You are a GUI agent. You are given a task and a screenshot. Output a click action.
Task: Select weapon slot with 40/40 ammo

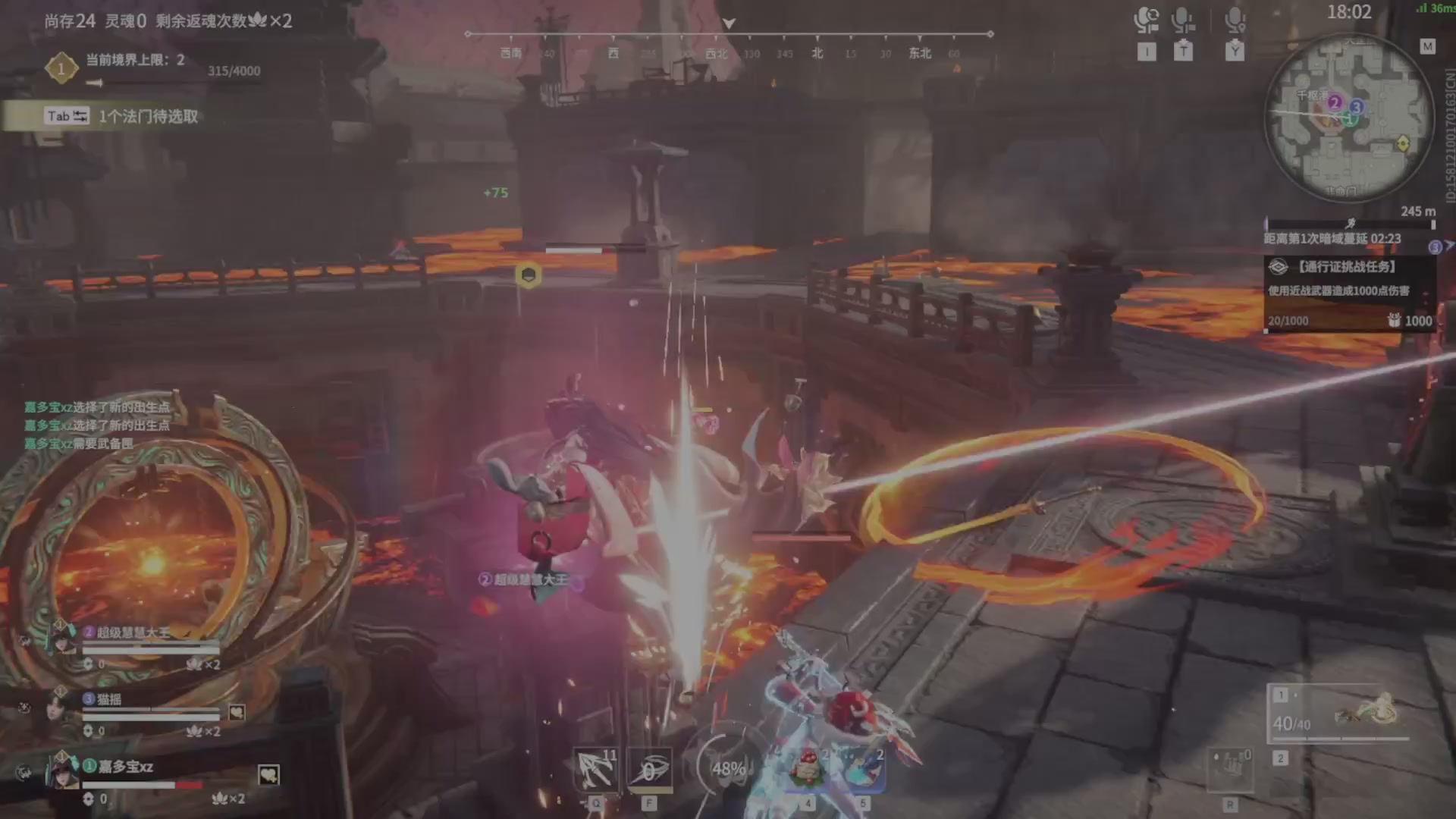[x=1338, y=715]
